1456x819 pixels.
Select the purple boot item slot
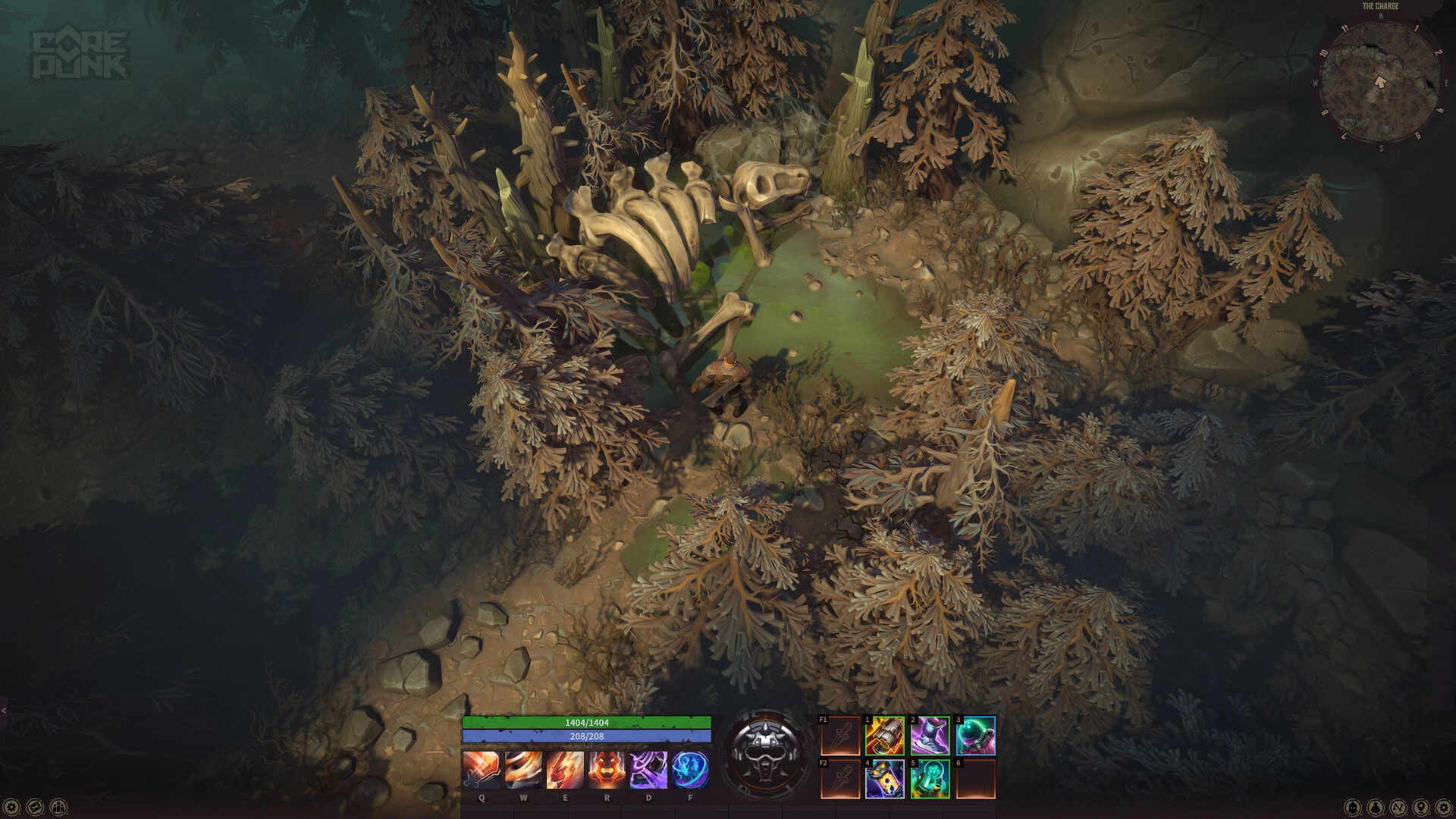click(930, 736)
